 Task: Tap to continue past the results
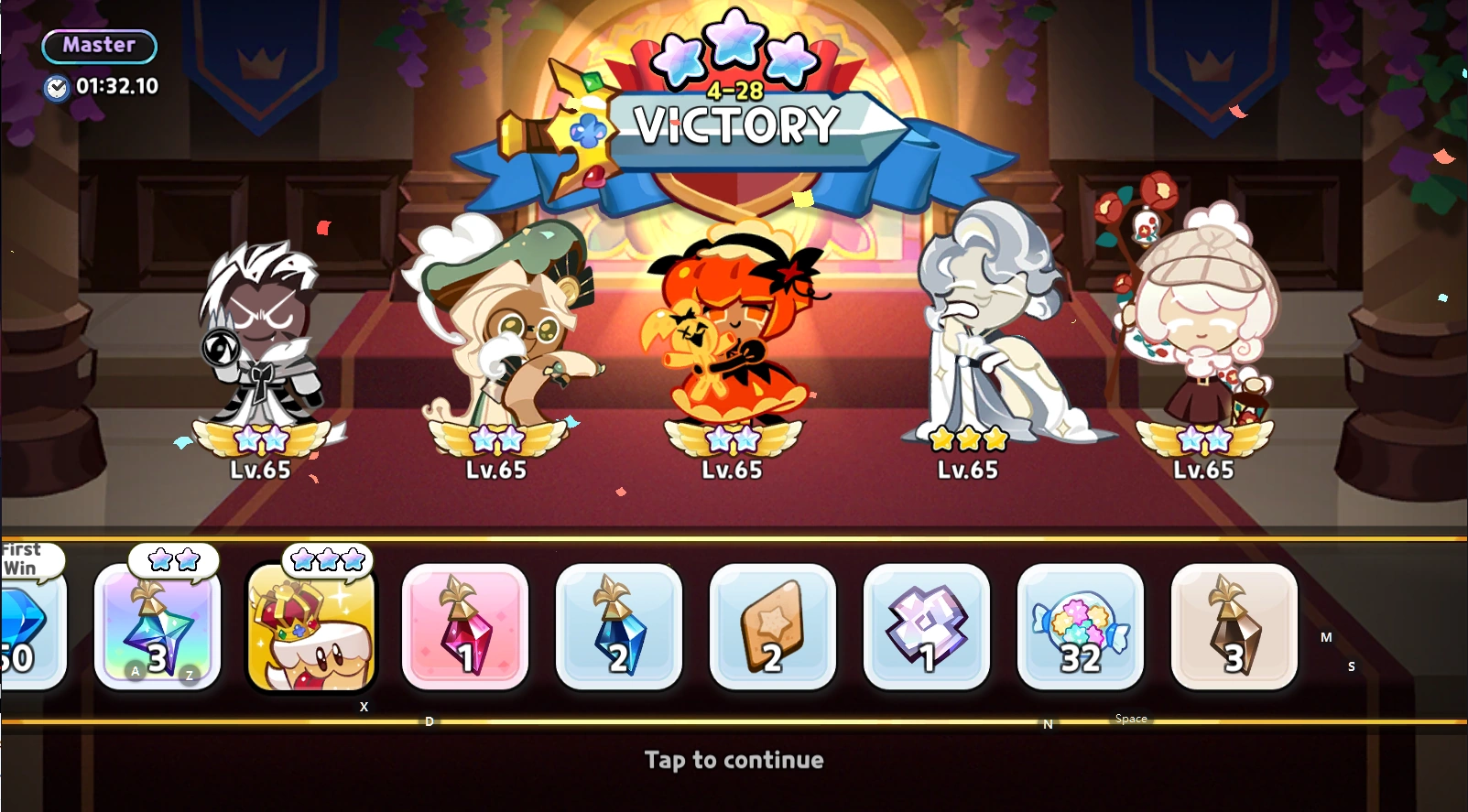tap(733, 759)
